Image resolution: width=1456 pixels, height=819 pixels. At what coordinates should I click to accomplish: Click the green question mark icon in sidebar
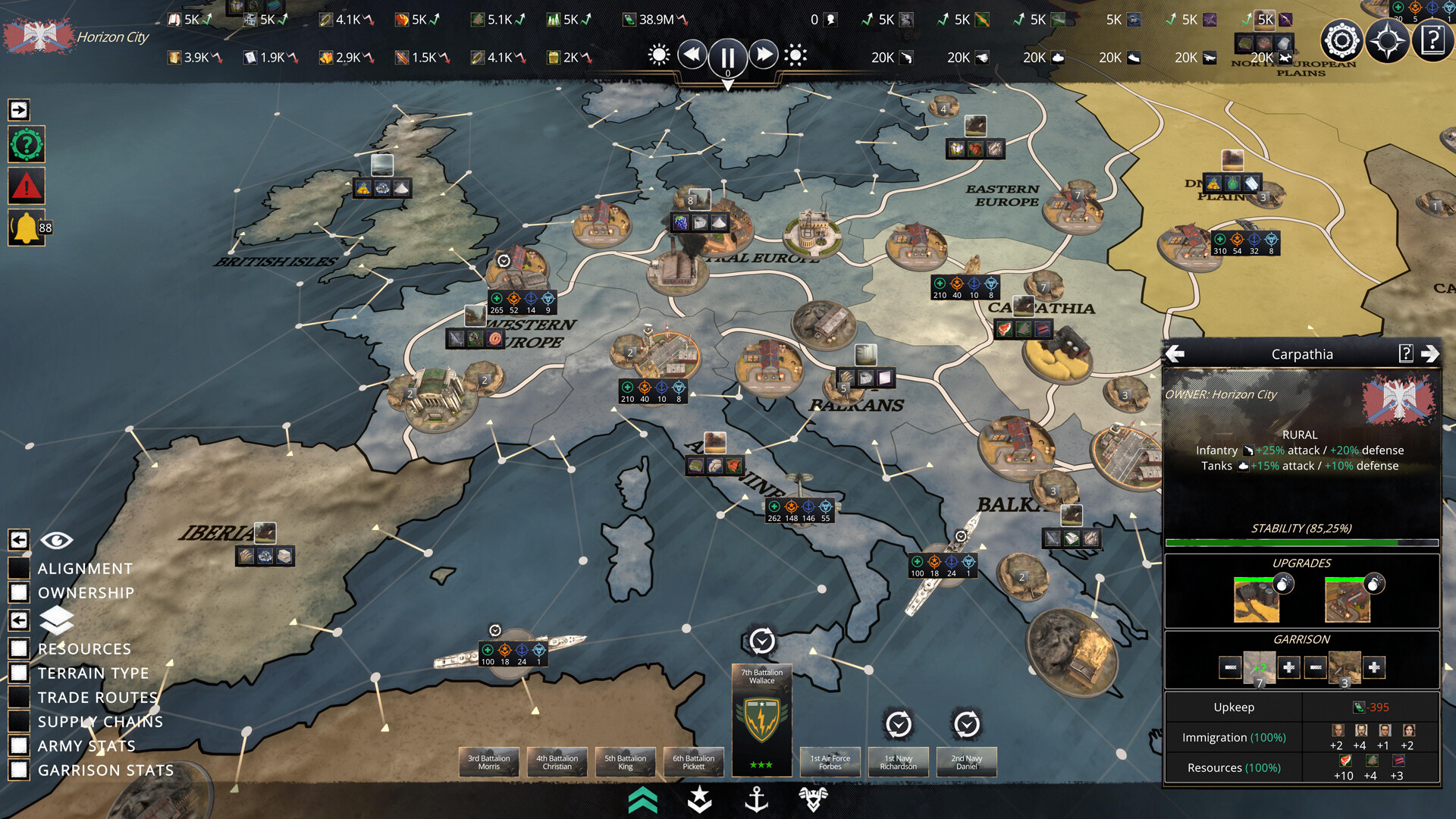coord(27,145)
